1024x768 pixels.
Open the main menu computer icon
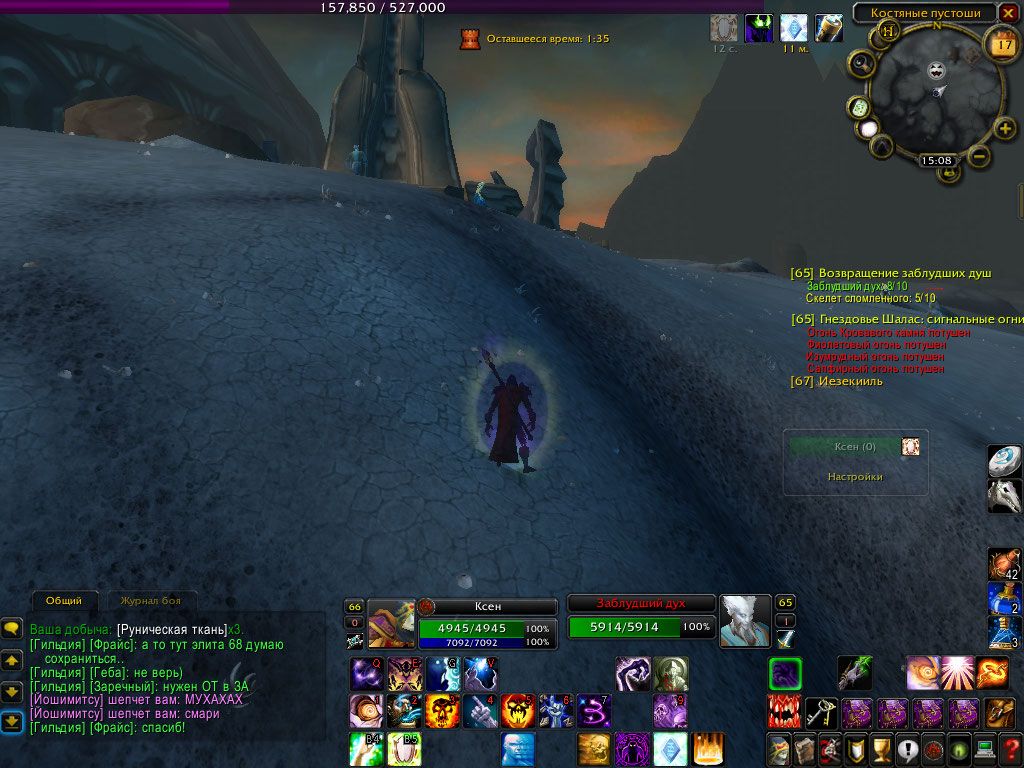click(x=986, y=748)
